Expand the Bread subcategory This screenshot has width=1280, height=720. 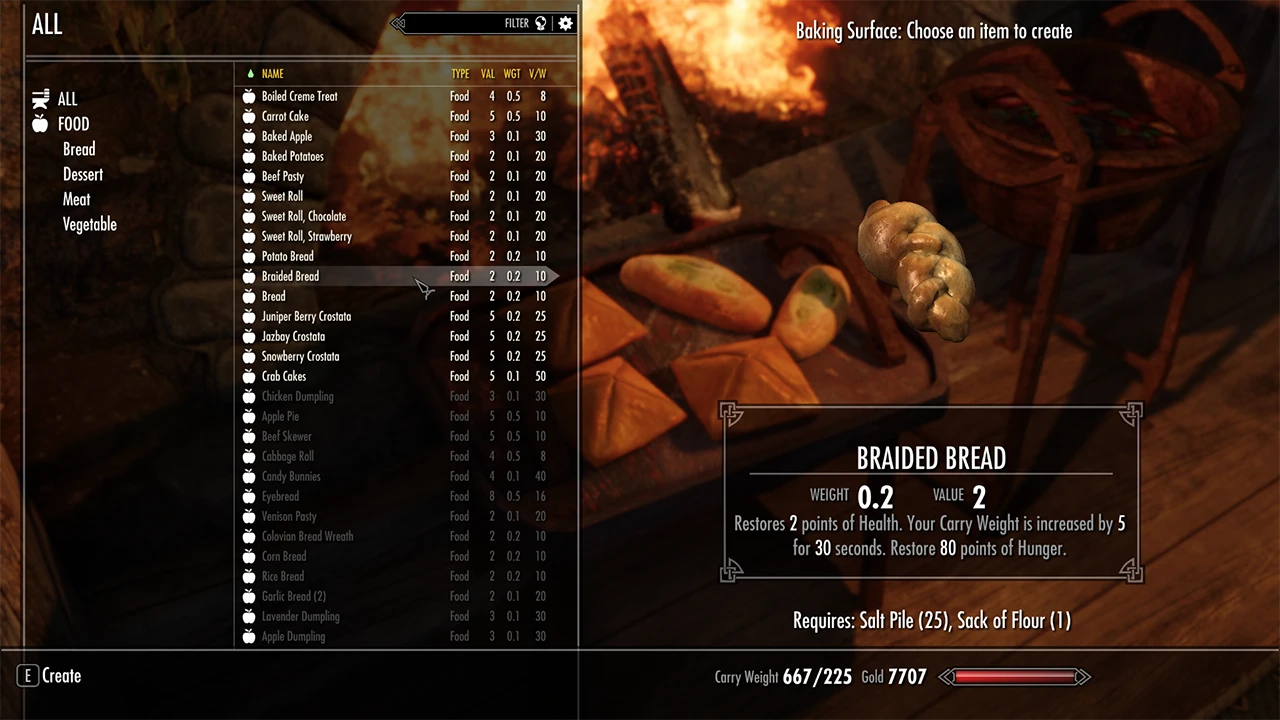pyautogui.click(x=78, y=149)
